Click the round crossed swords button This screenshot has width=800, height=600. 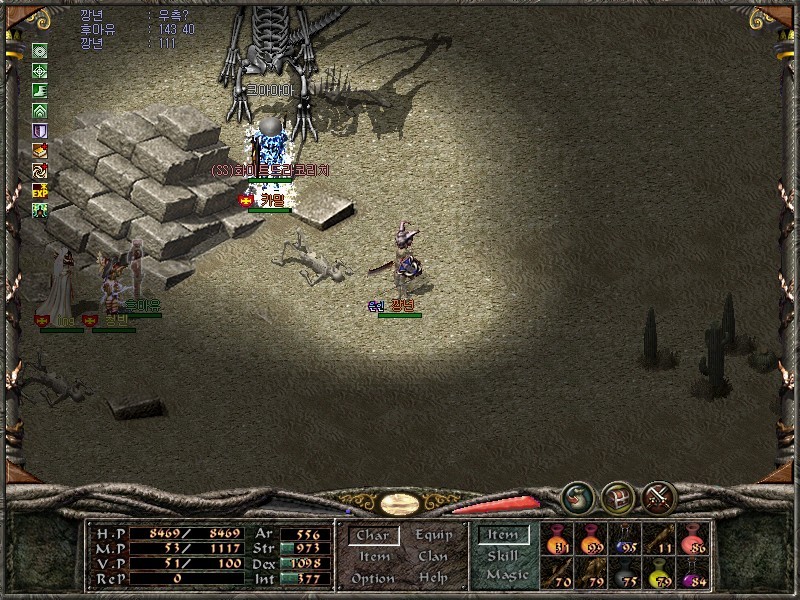(659, 497)
